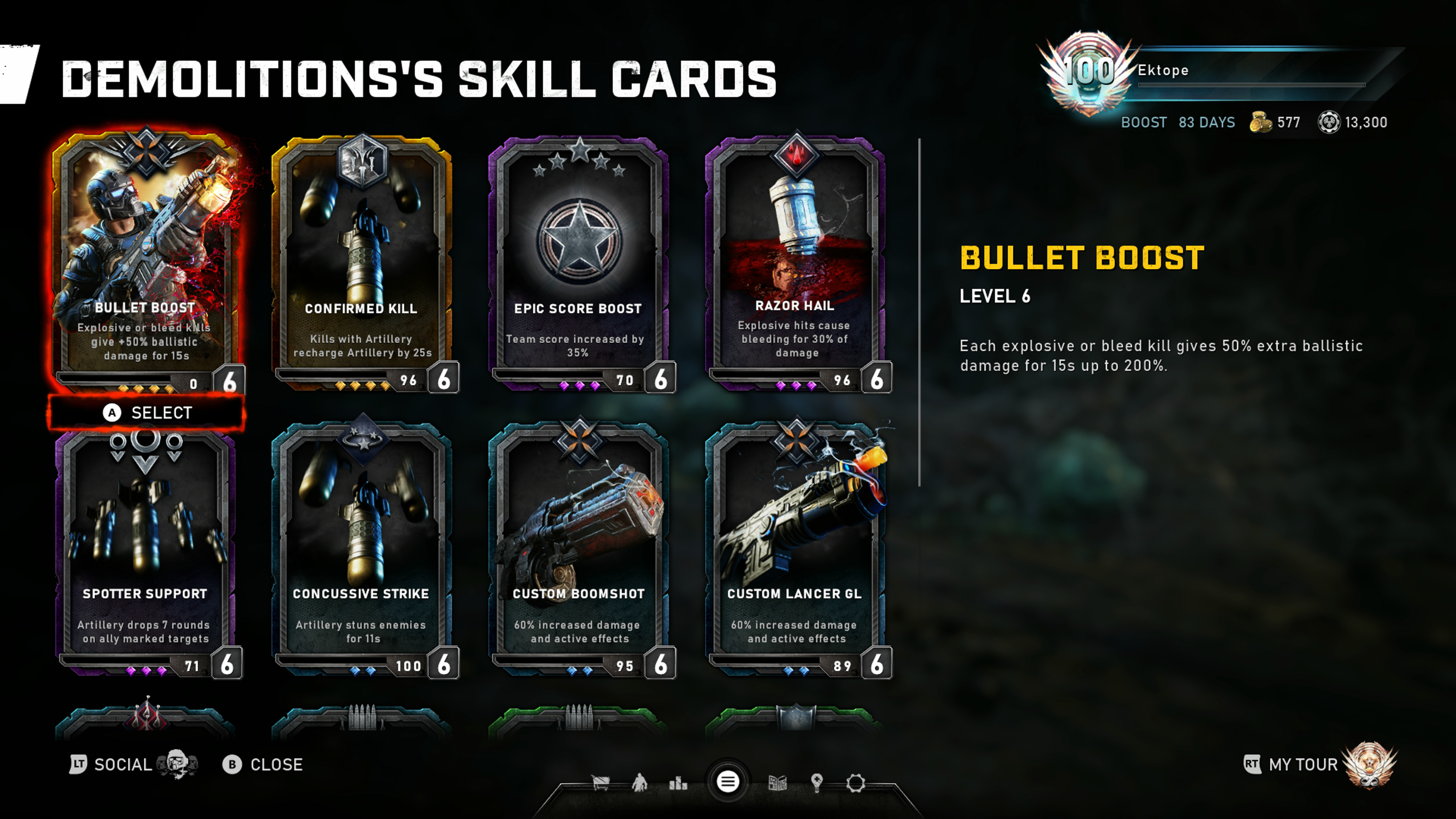The image size is (1456, 819).
Task: Switch to the character customization tab
Action: coord(639,783)
